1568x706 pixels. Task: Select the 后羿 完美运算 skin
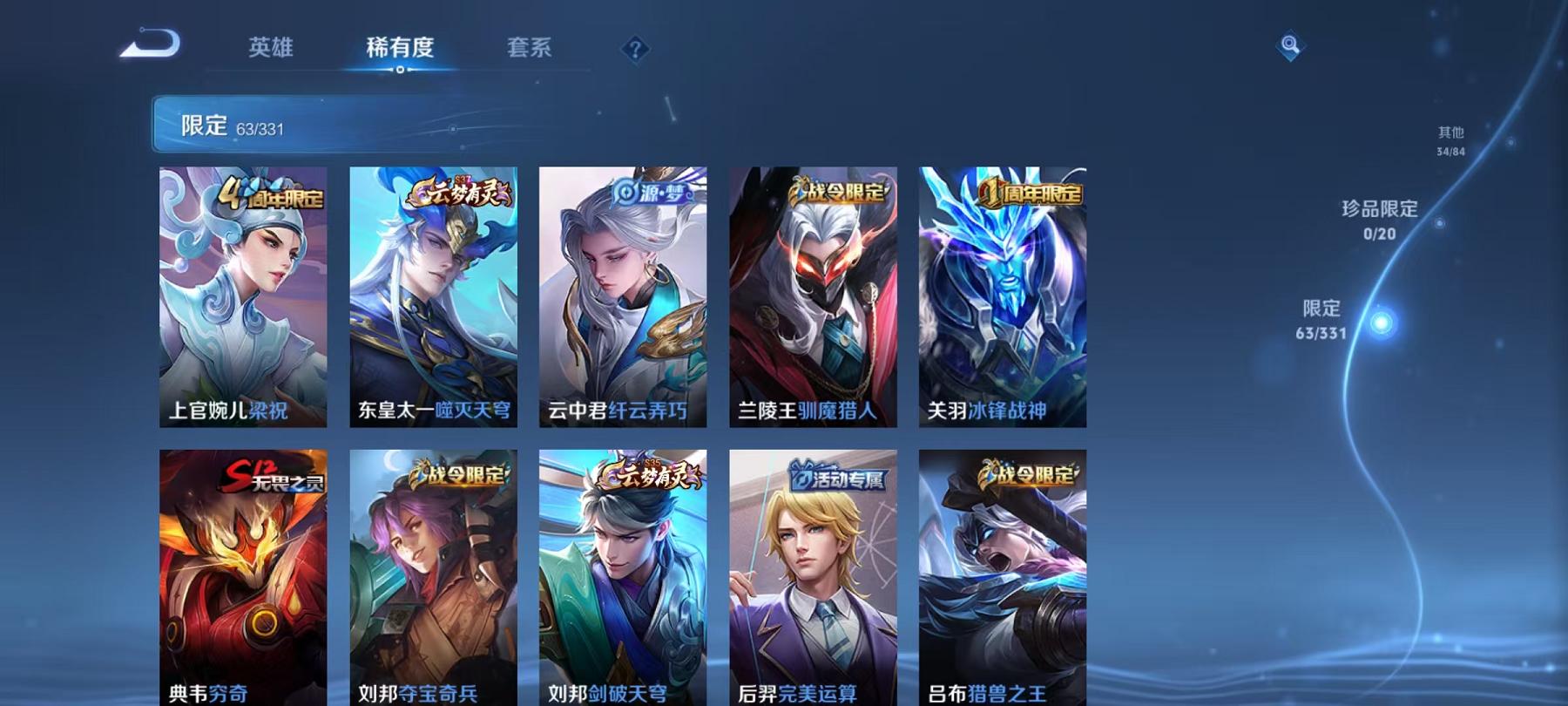(813, 575)
